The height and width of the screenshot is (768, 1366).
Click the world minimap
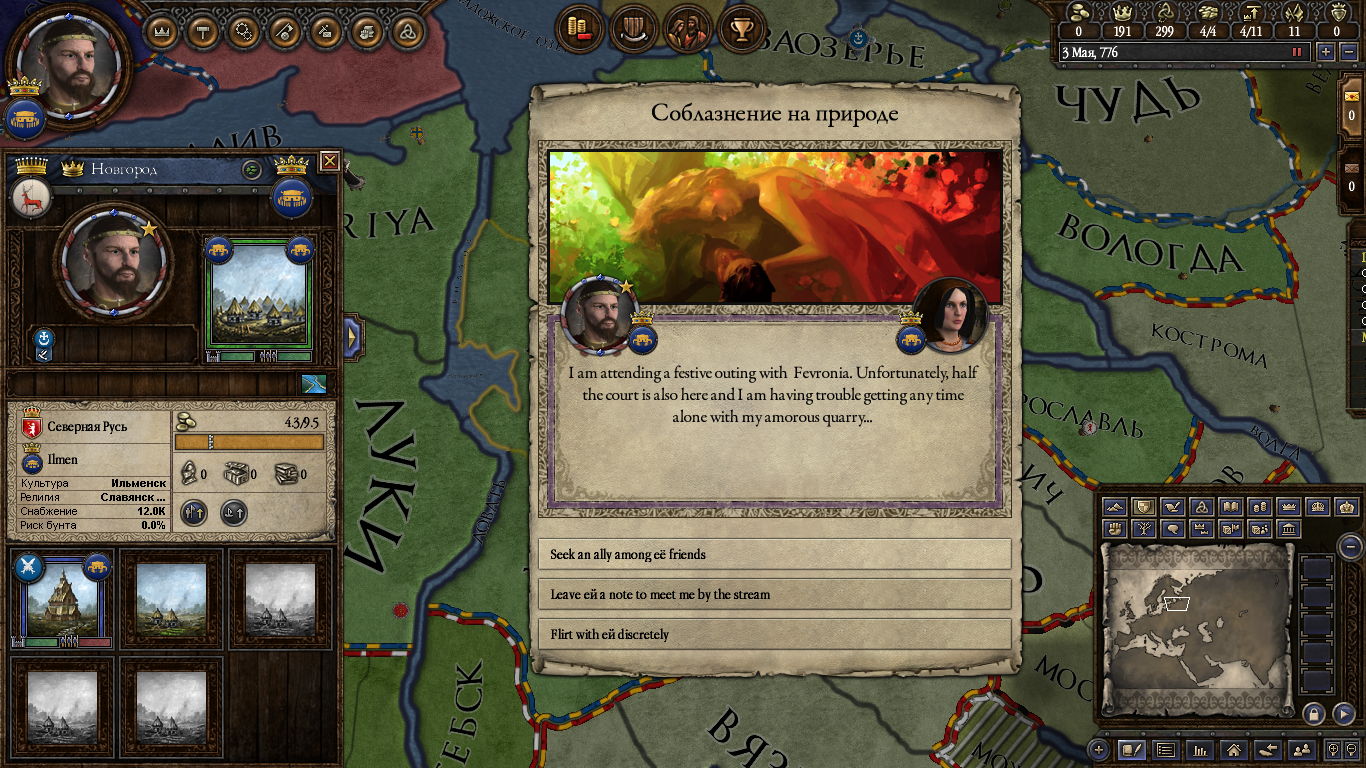[1197, 628]
